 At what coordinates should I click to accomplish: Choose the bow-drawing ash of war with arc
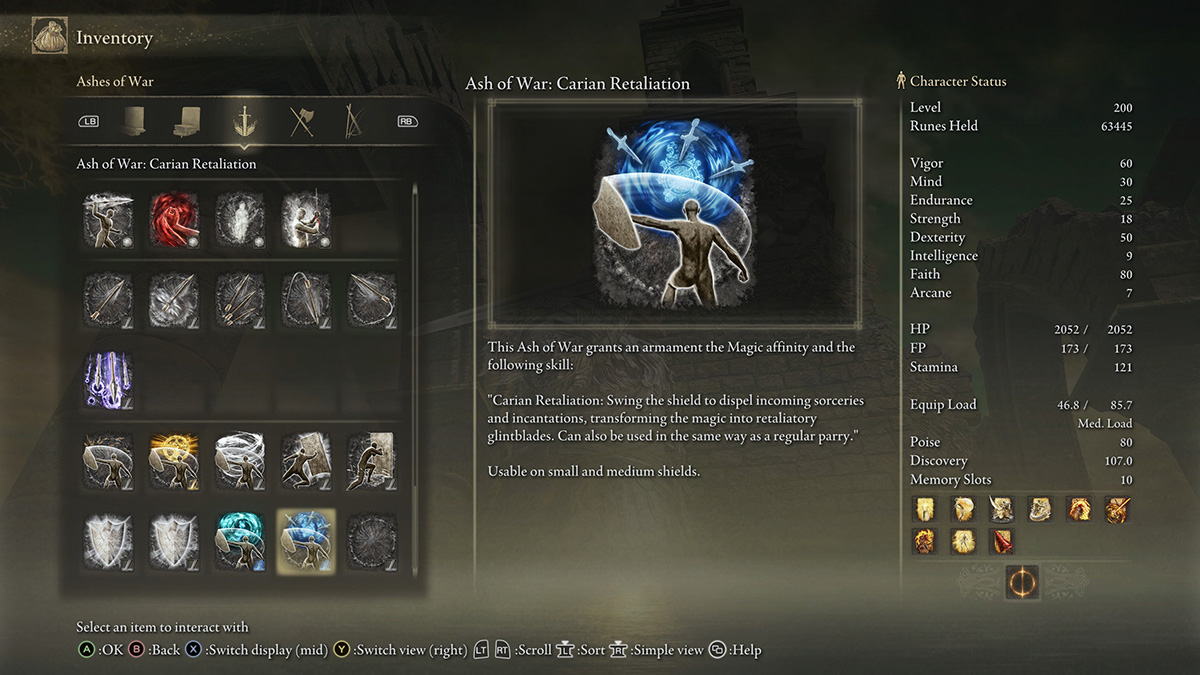pos(306,300)
